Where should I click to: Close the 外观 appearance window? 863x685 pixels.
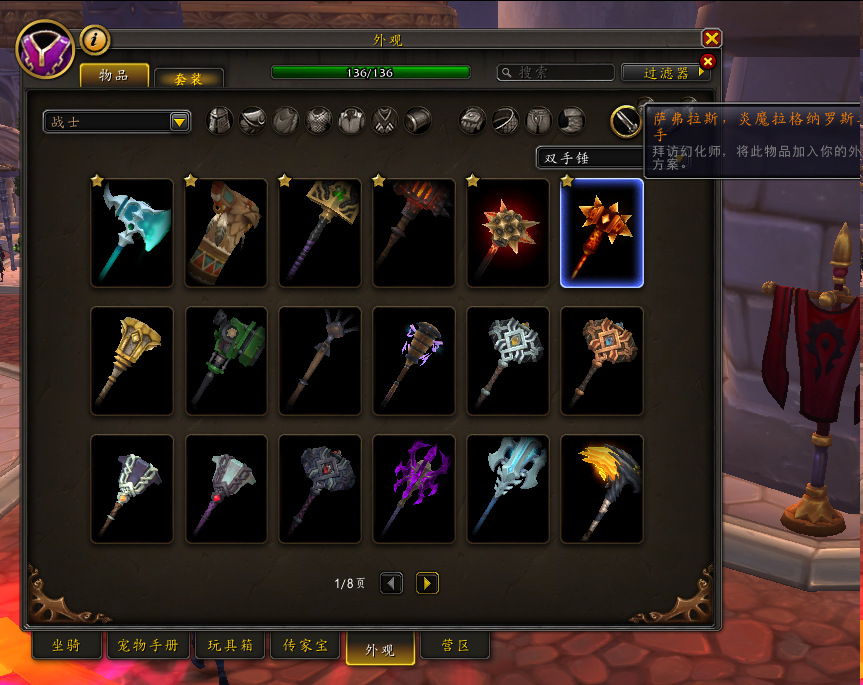(x=711, y=38)
